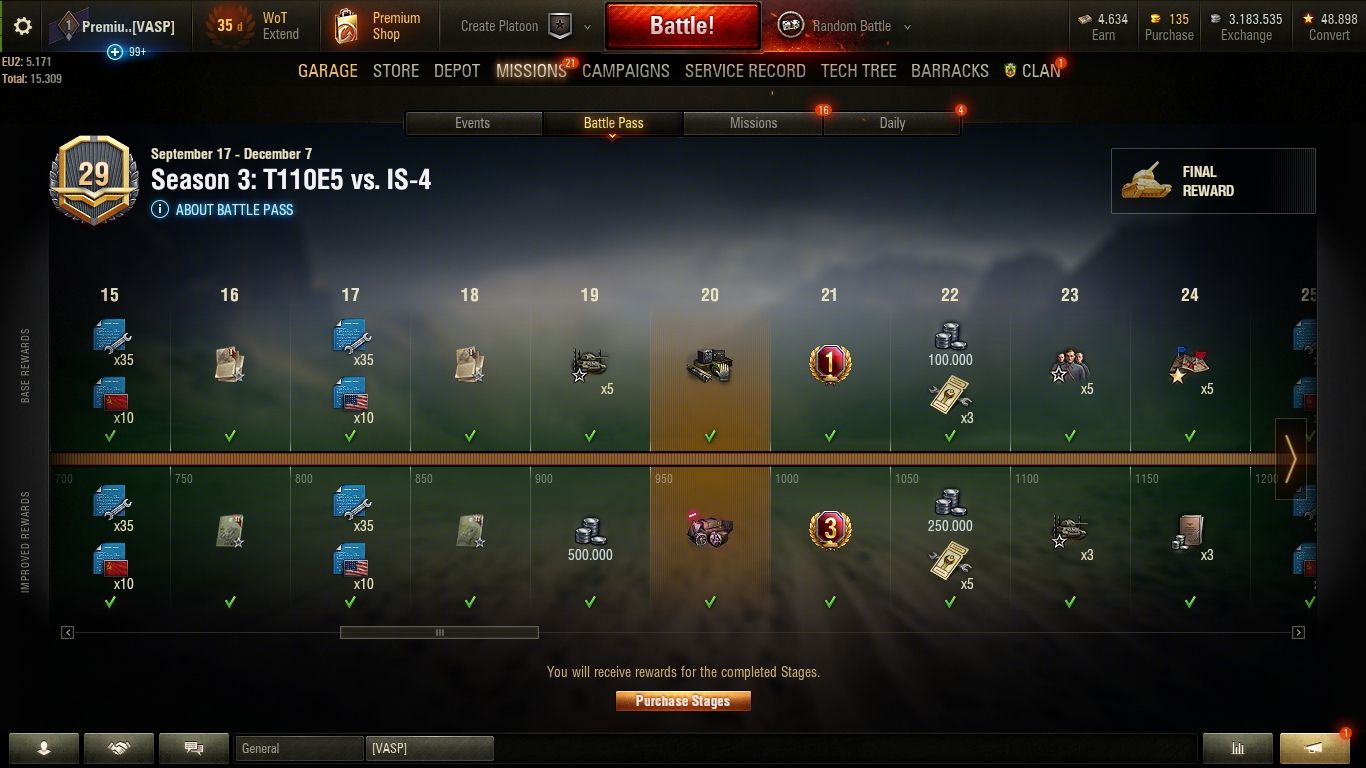Screen dimensions: 1366x768
Task: Open the session statistics icon
Action: [1237, 747]
